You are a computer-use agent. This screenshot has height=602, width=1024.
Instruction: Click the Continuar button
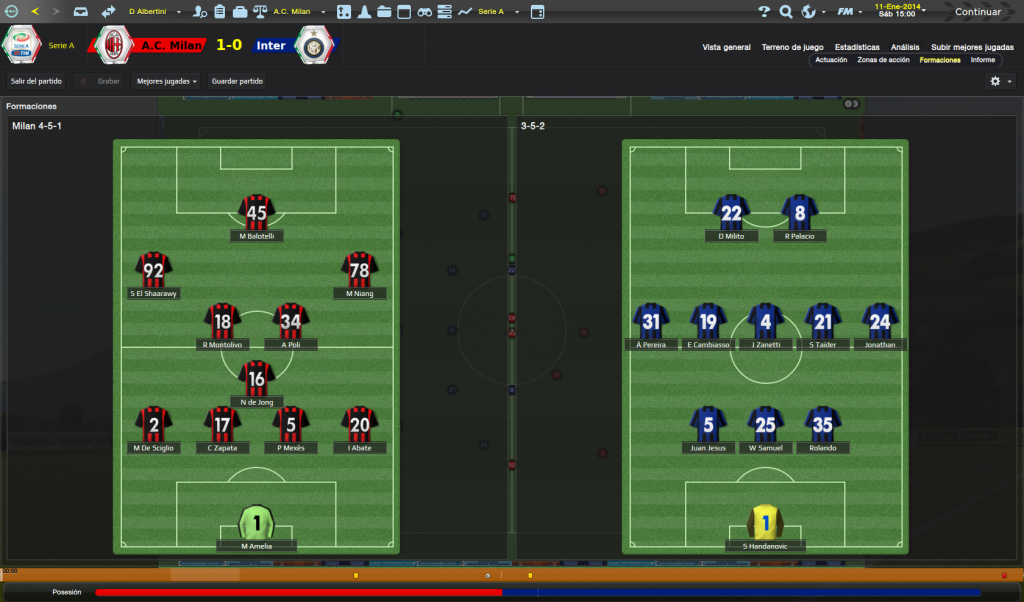[x=977, y=12]
